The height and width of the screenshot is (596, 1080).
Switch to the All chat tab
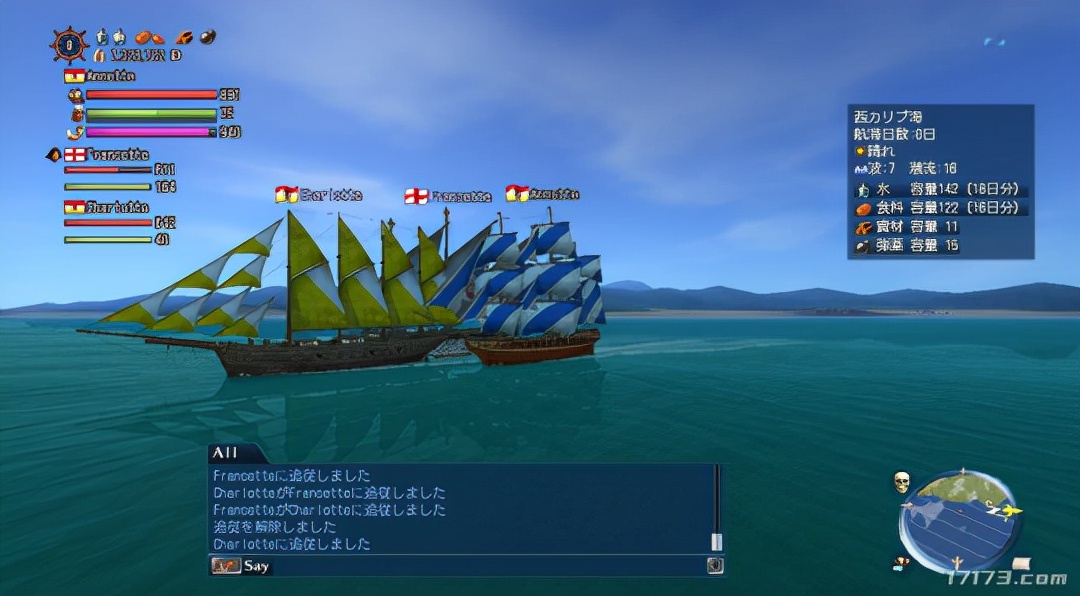[x=225, y=453]
